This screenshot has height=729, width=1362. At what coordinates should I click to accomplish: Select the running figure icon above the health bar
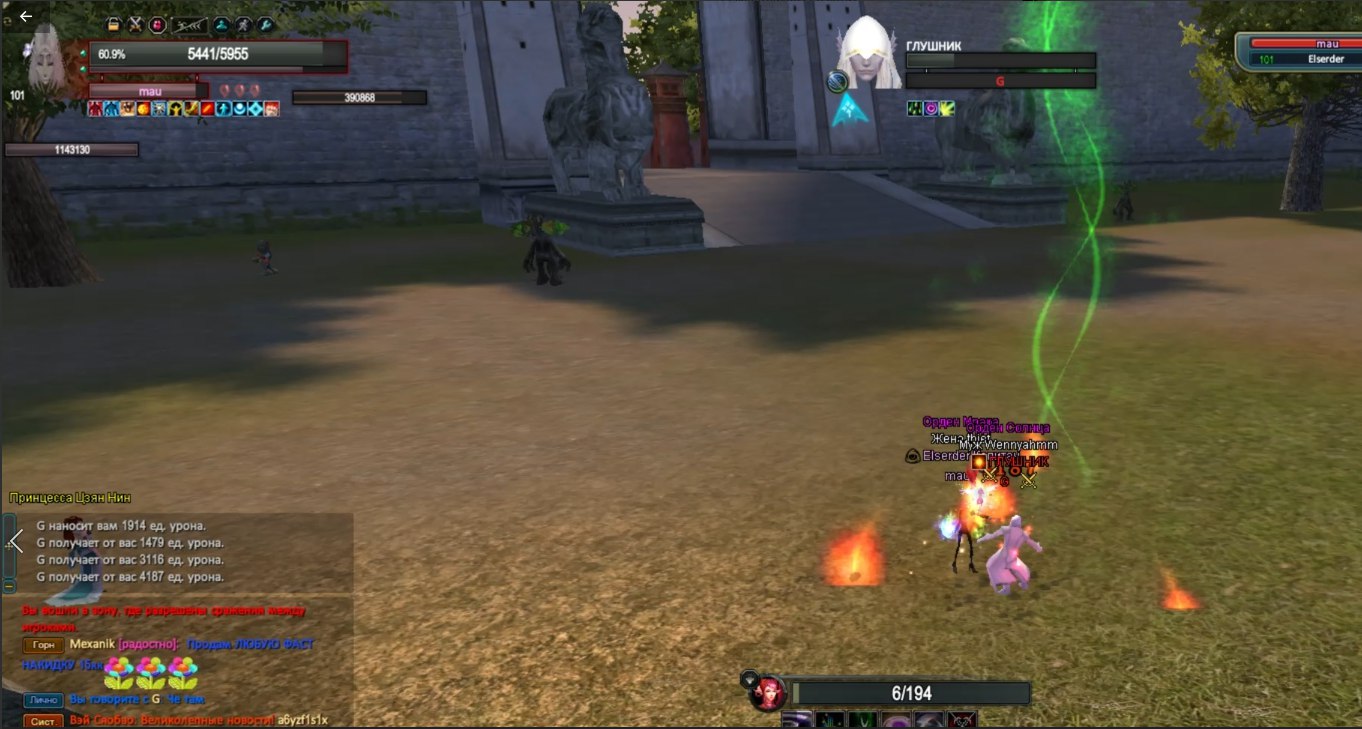(x=243, y=24)
